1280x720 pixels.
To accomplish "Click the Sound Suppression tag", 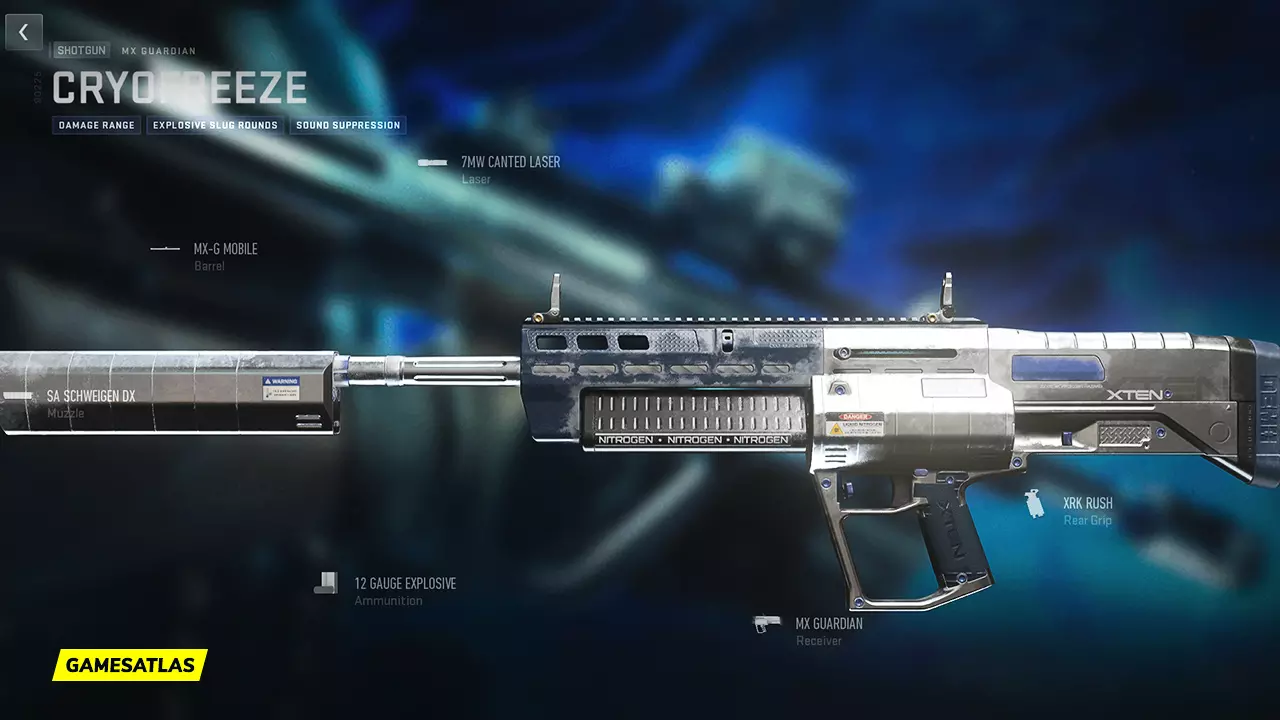I will 347,126.
